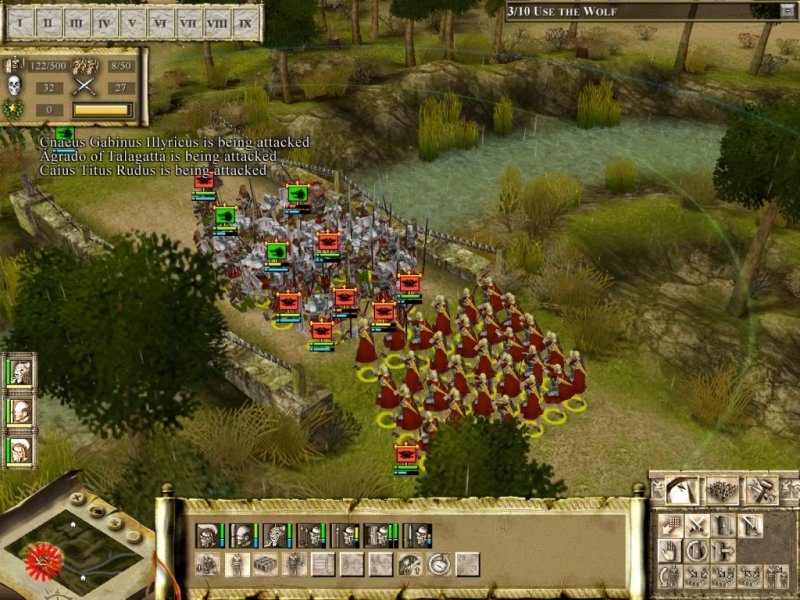Activate the shield with arrow command
Screen dimensions: 800x600
pos(724,551)
